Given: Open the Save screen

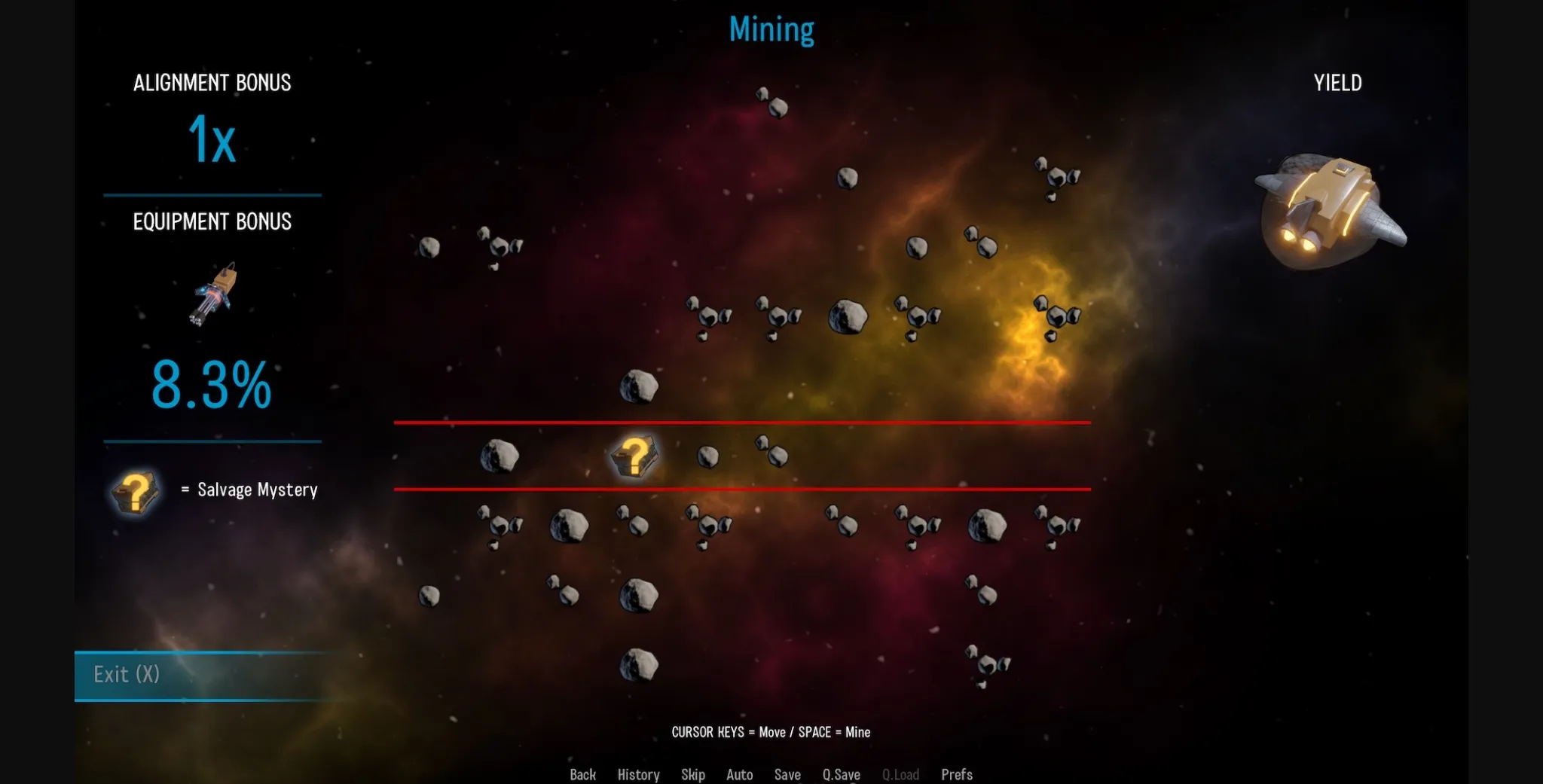Looking at the screenshot, I should [x=787, y=774].
